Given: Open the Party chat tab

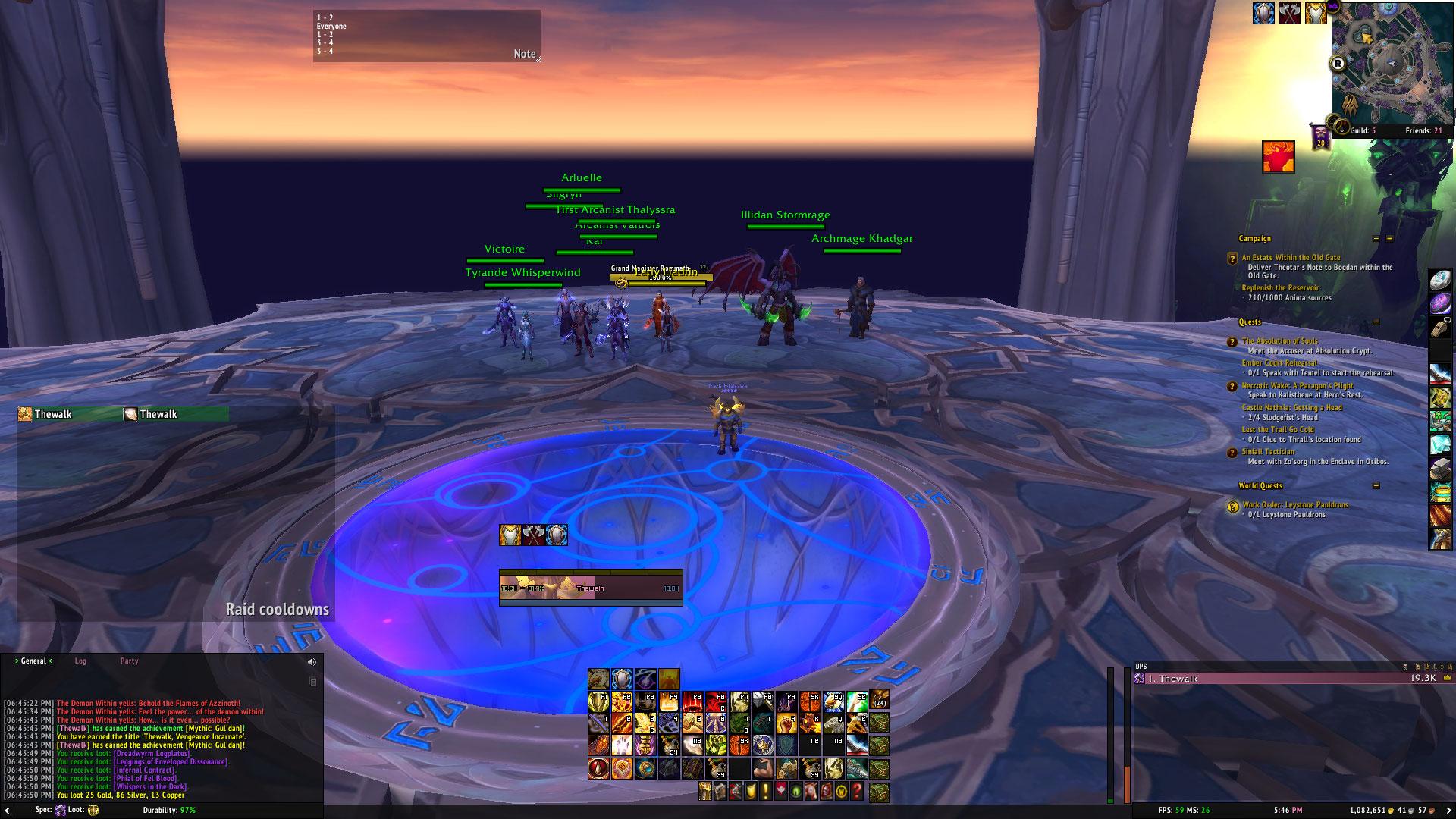Looking at the screenshot, I should point(129,661).
